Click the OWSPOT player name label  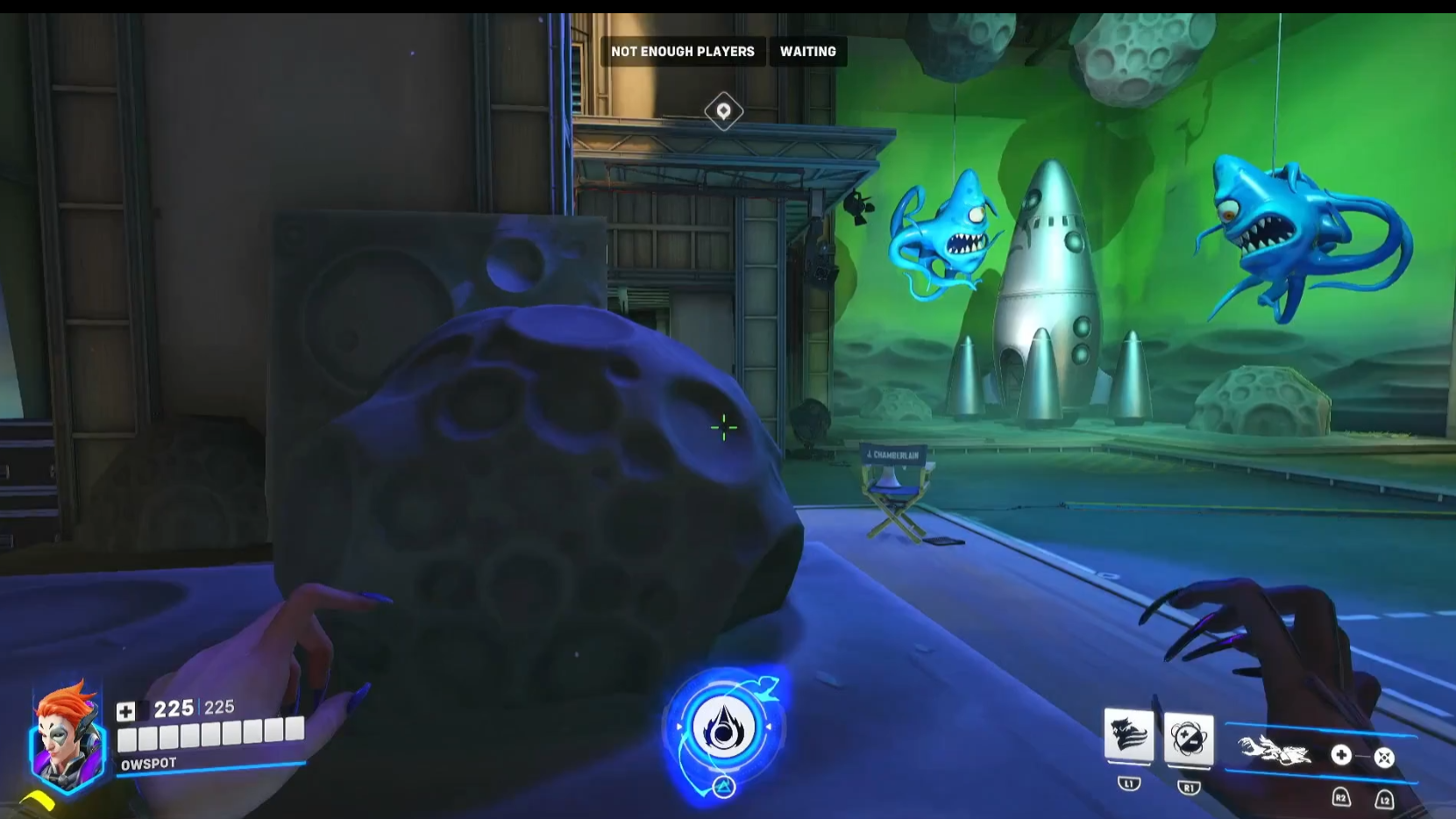coord(149,762)
